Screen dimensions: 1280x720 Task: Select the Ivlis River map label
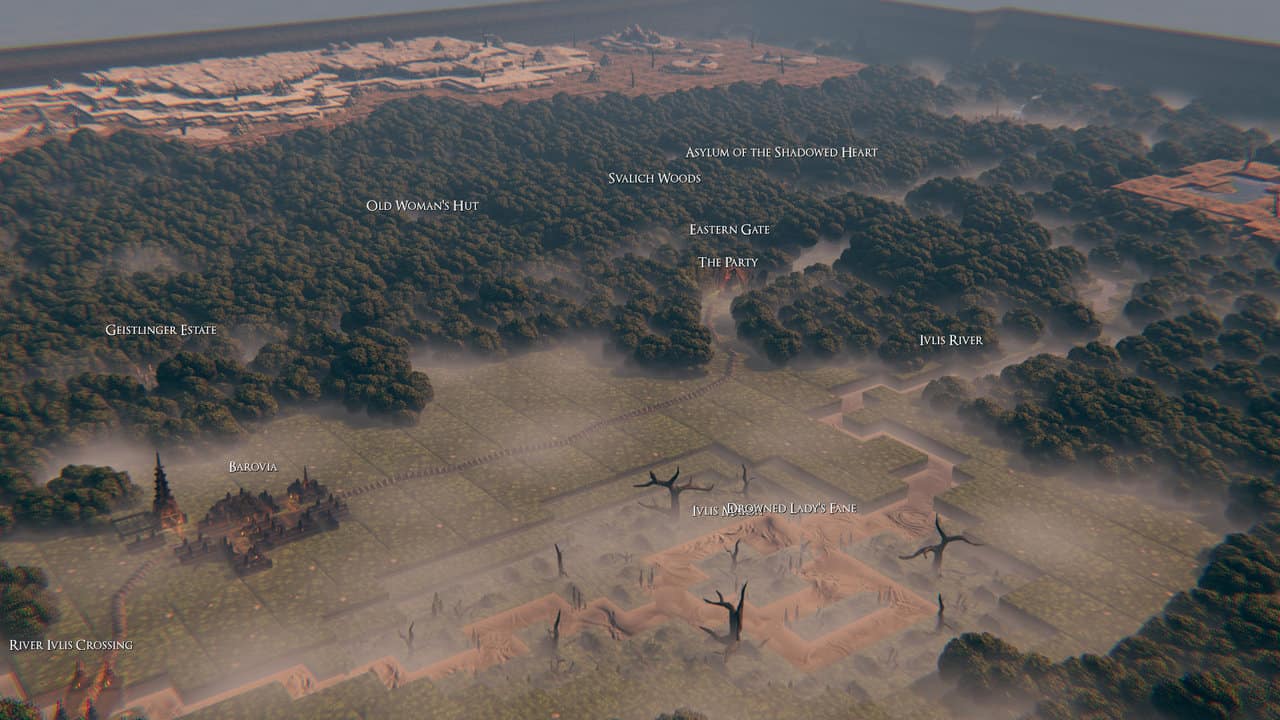point(950,340)
